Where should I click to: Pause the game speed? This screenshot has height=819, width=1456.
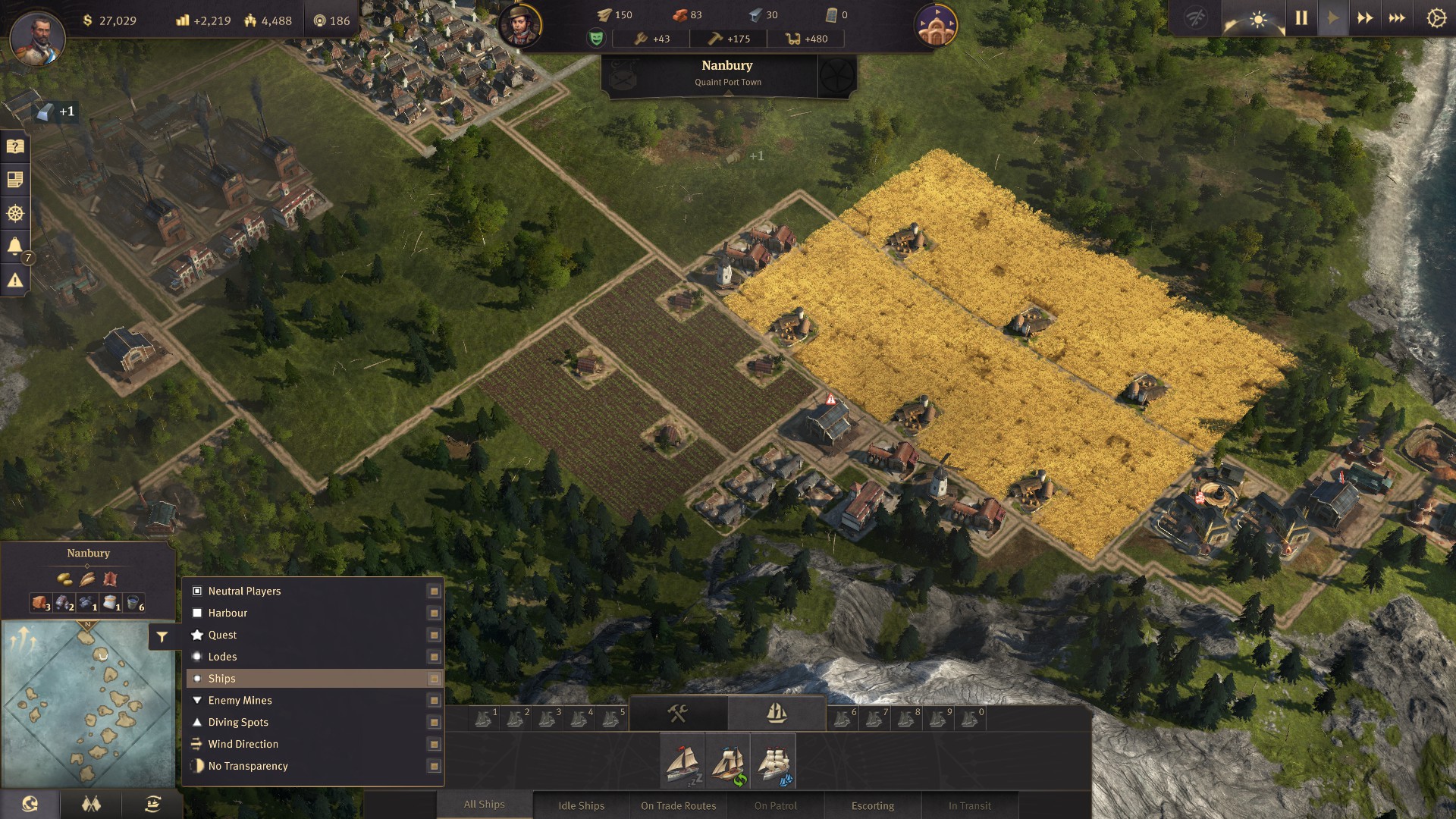[1301, 18]
